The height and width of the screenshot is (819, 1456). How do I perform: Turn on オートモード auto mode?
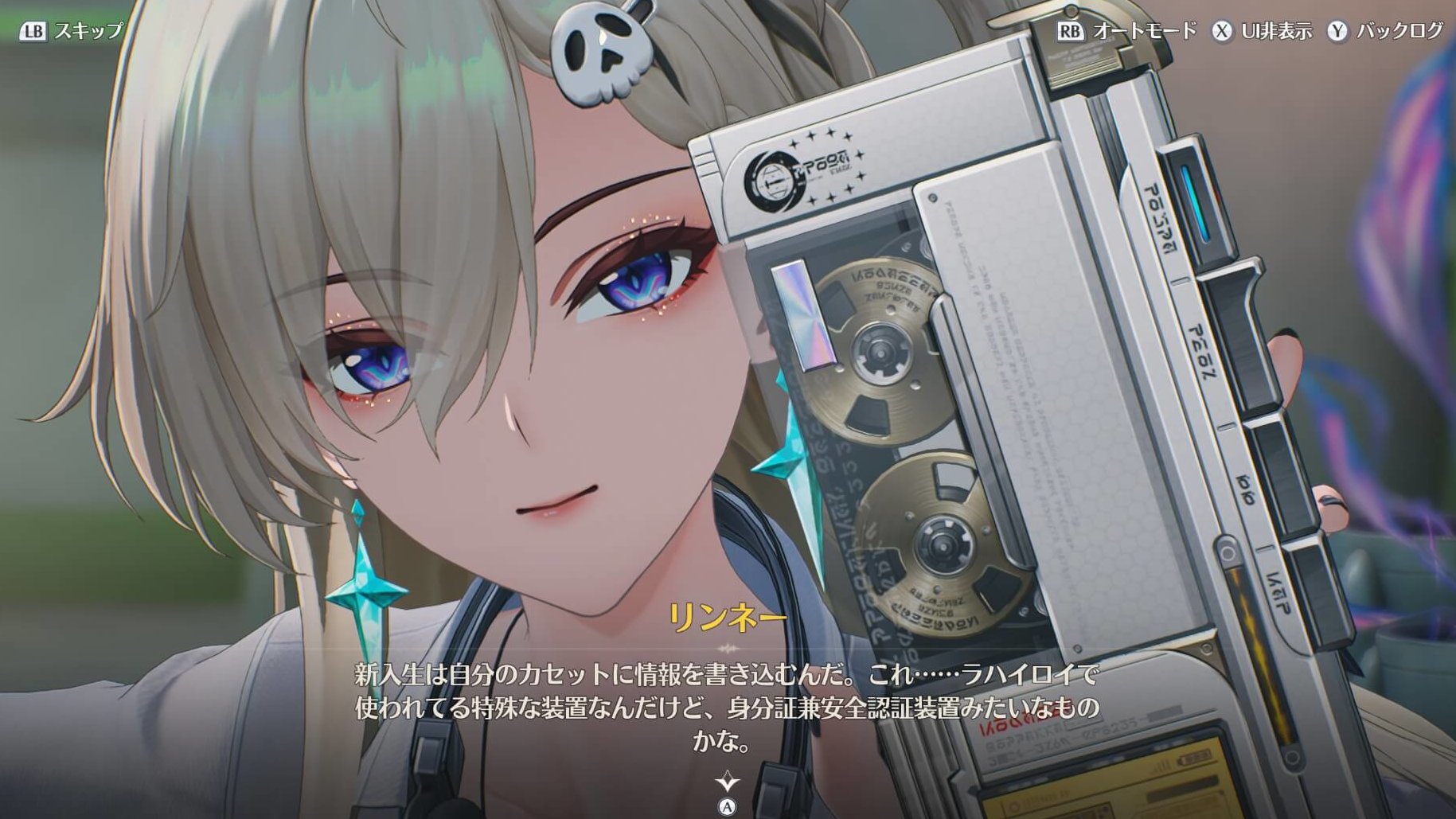(x=1127, y=31)
